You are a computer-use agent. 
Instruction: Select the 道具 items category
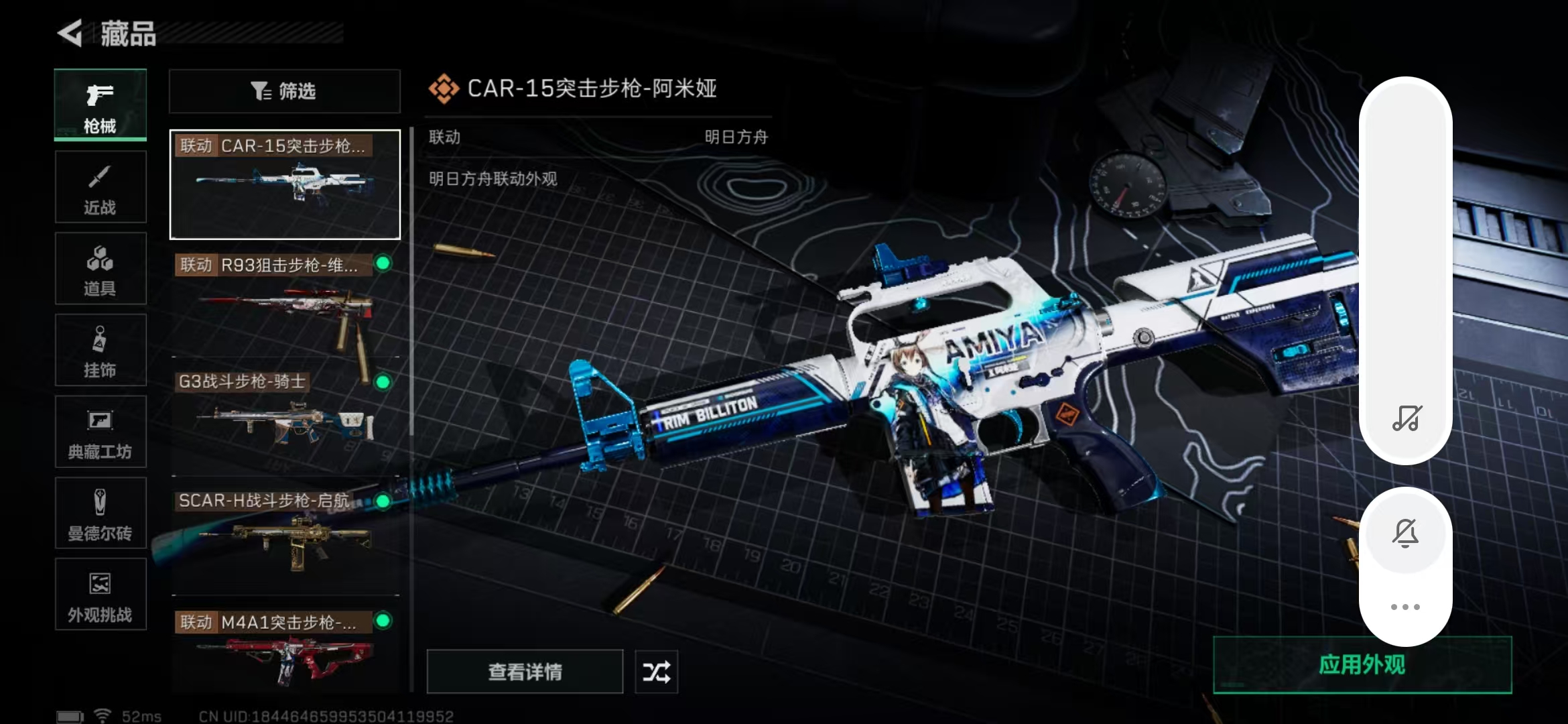pos(100,269)
